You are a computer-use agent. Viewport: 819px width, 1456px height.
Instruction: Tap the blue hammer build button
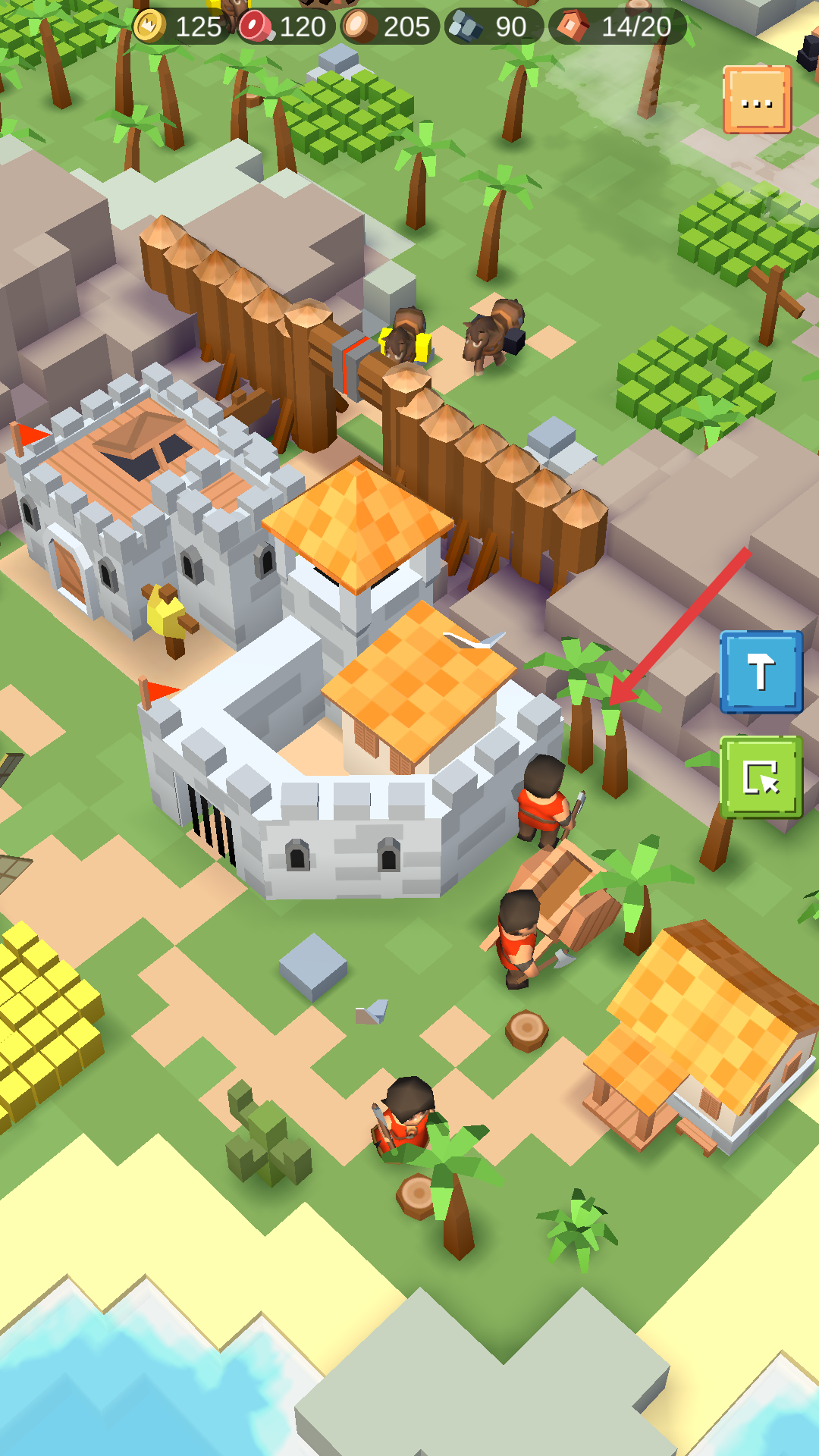(x=761, y=672)
